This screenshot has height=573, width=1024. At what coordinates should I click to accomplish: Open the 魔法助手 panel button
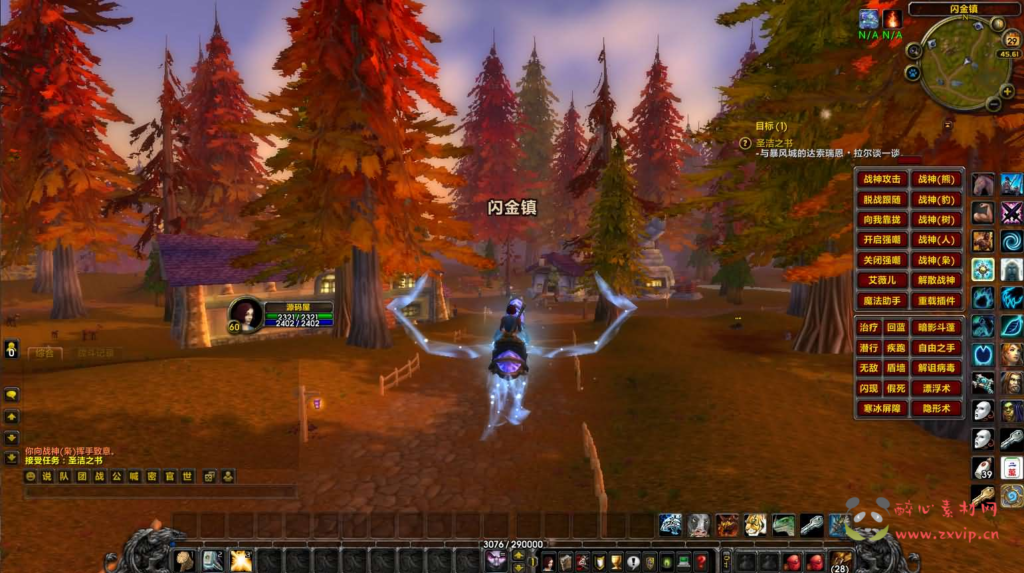click(883, 300)
